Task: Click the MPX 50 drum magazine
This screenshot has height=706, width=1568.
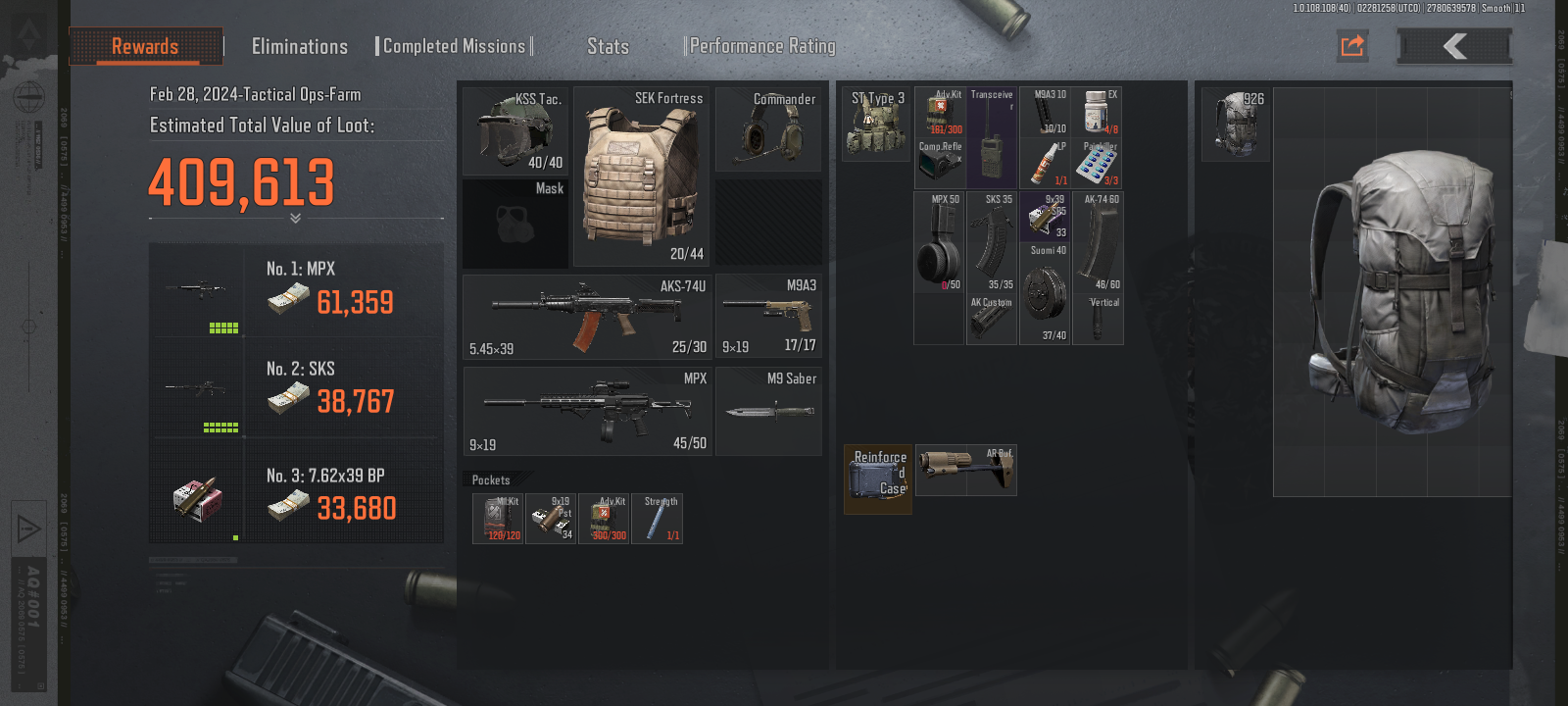Action: [x=938, y=240]
